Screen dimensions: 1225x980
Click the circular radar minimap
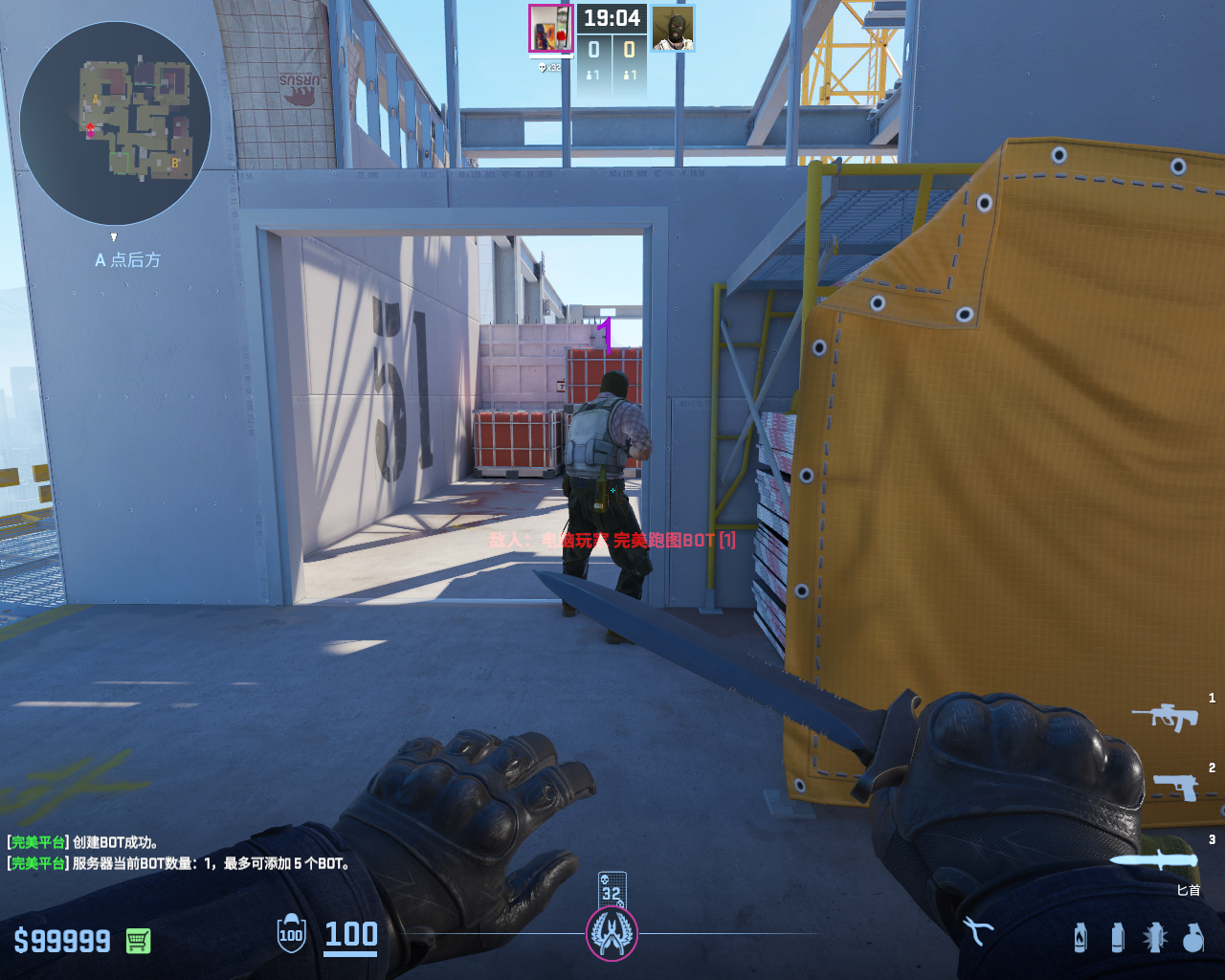pyautogui.click(x=115, y=122)
